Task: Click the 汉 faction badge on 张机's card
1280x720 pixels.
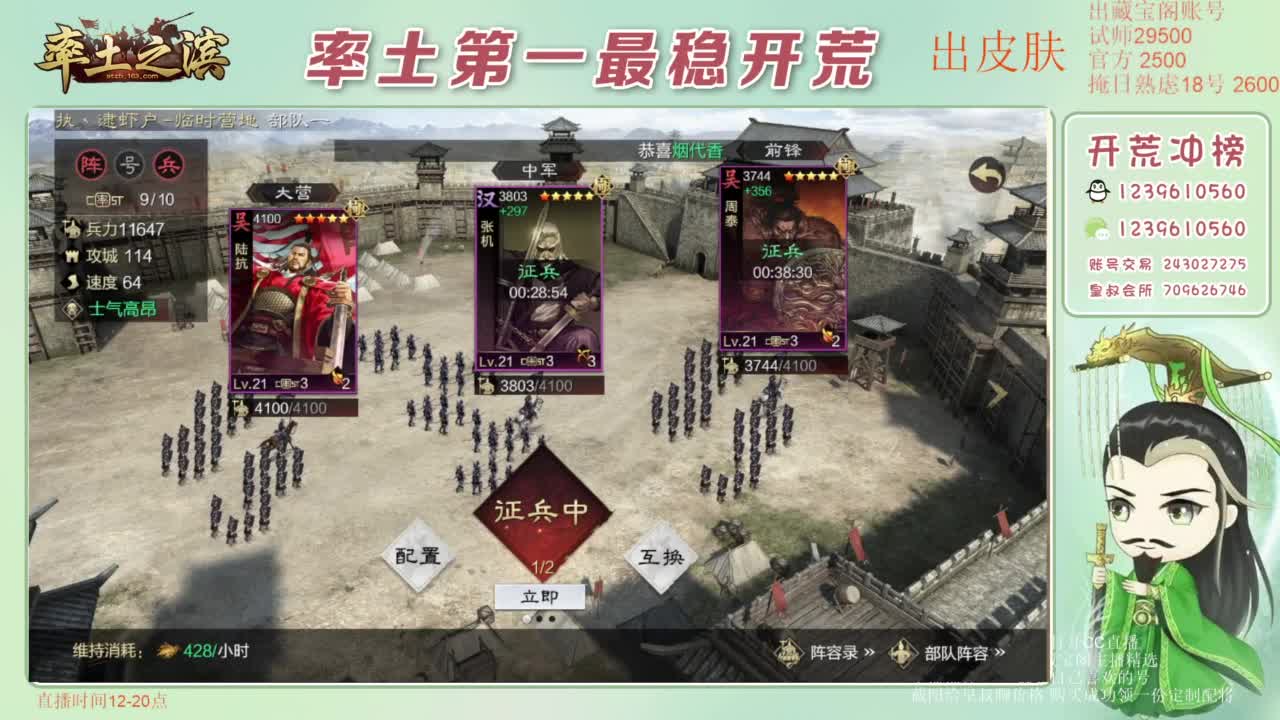Action: click(484, 197)
